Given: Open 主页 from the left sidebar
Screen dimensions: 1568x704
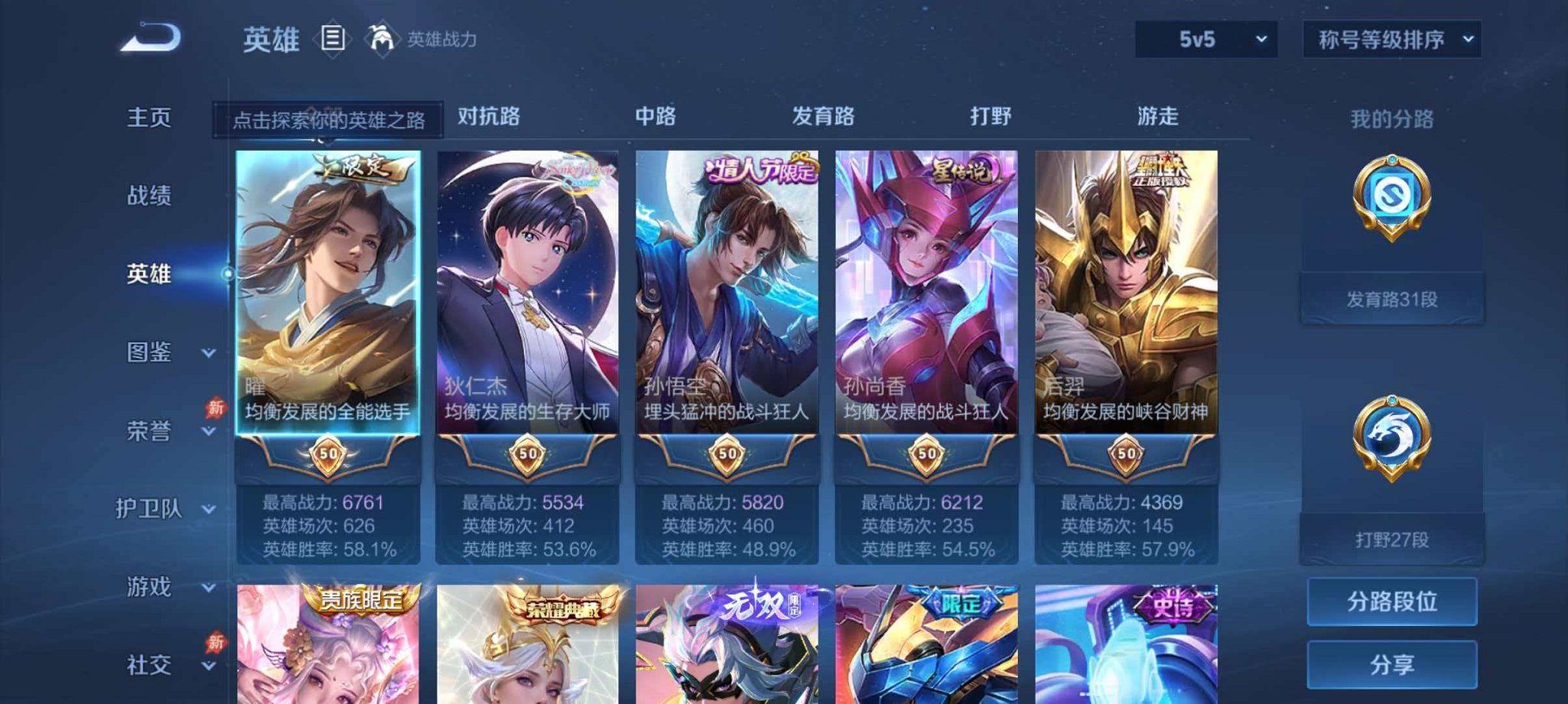Looking at the screenshot, I should tap(149, 118).
